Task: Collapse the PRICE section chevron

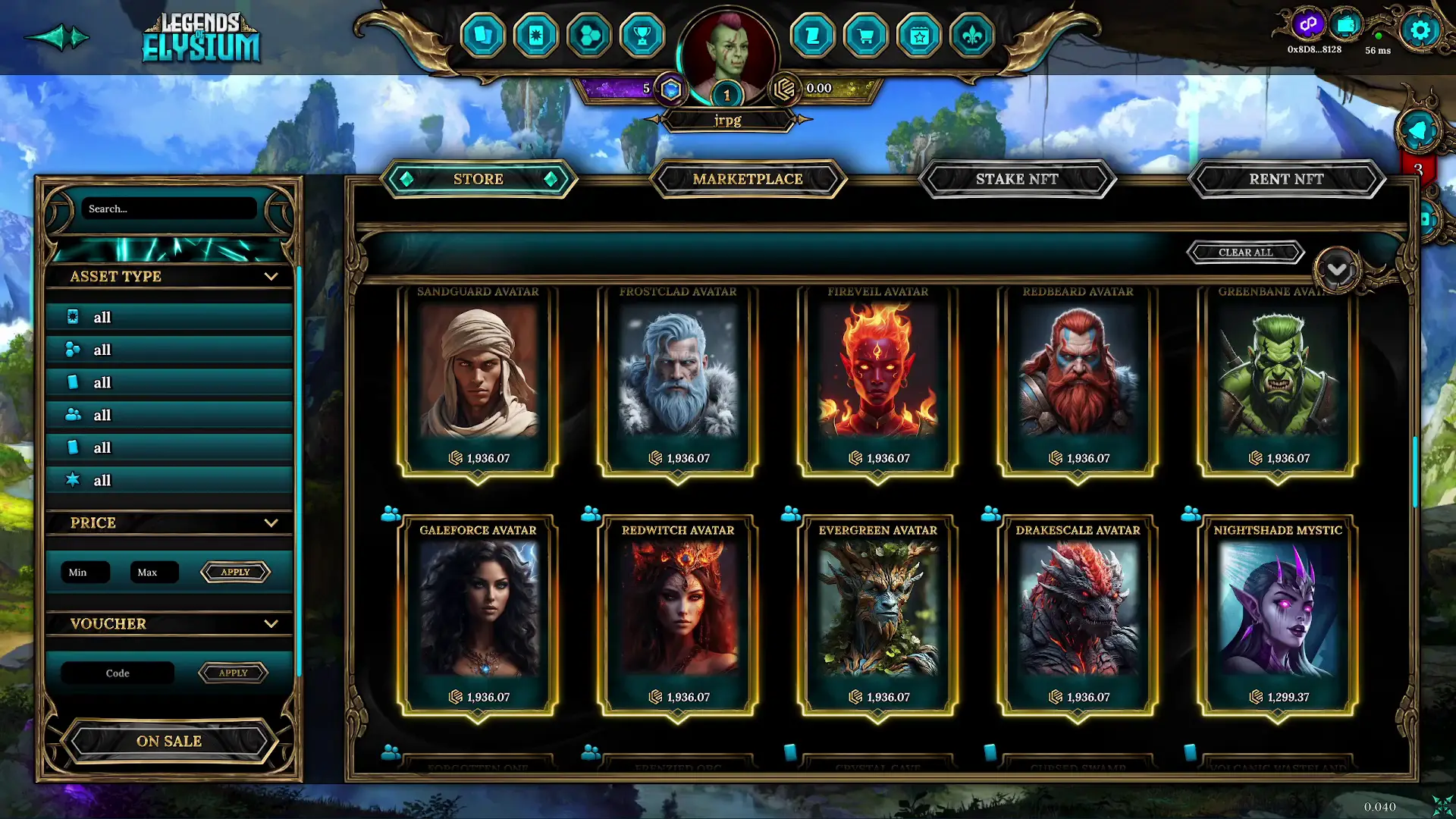Action: 271,522
